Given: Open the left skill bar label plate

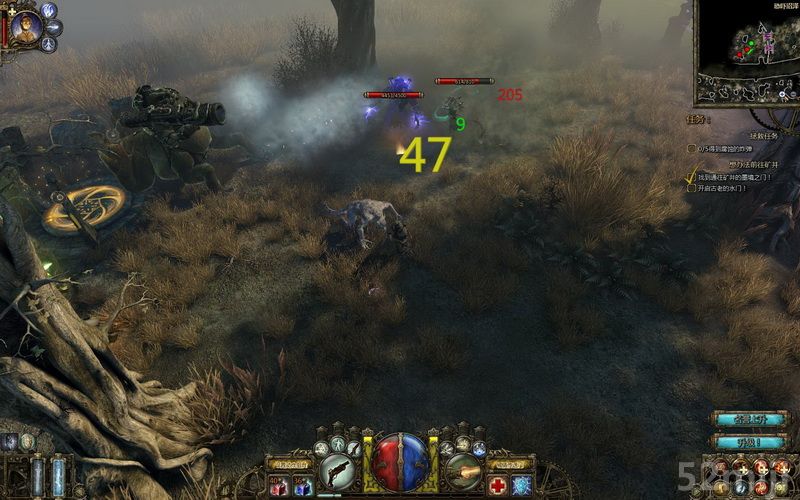Looking at the screenshot, I should [x=291, y=463].
